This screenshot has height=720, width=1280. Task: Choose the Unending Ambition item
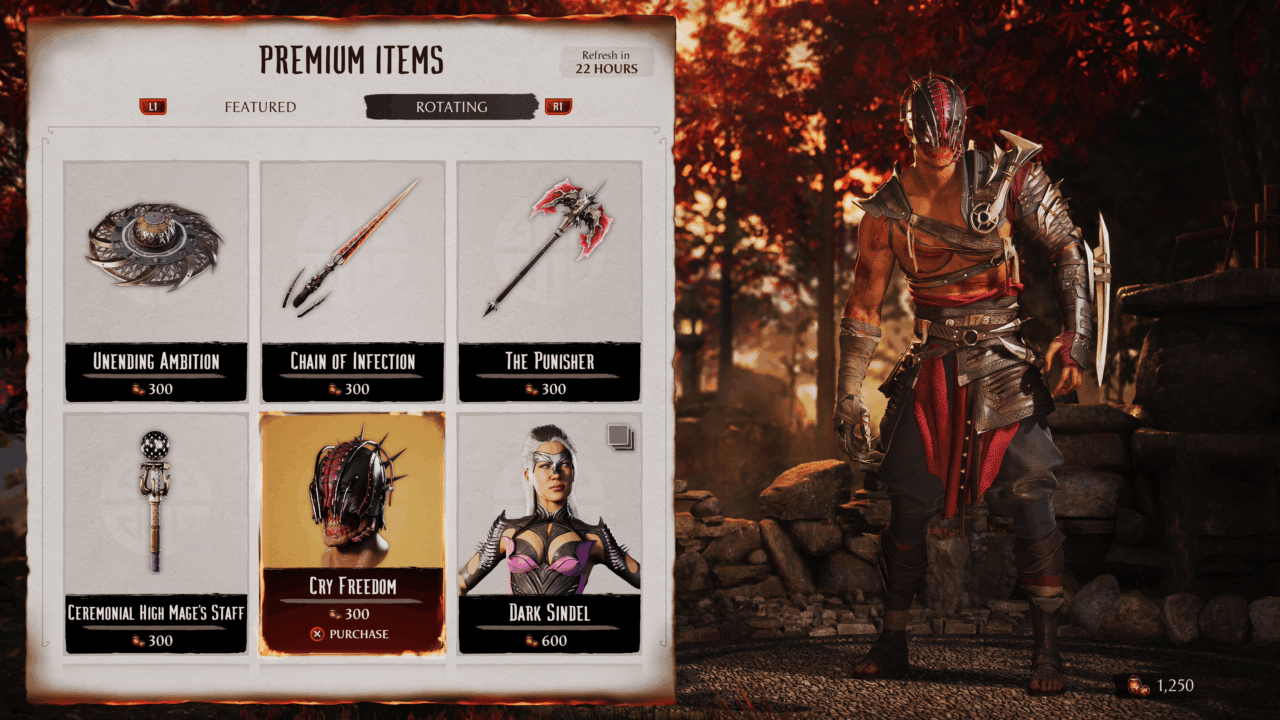coord(156,280)
